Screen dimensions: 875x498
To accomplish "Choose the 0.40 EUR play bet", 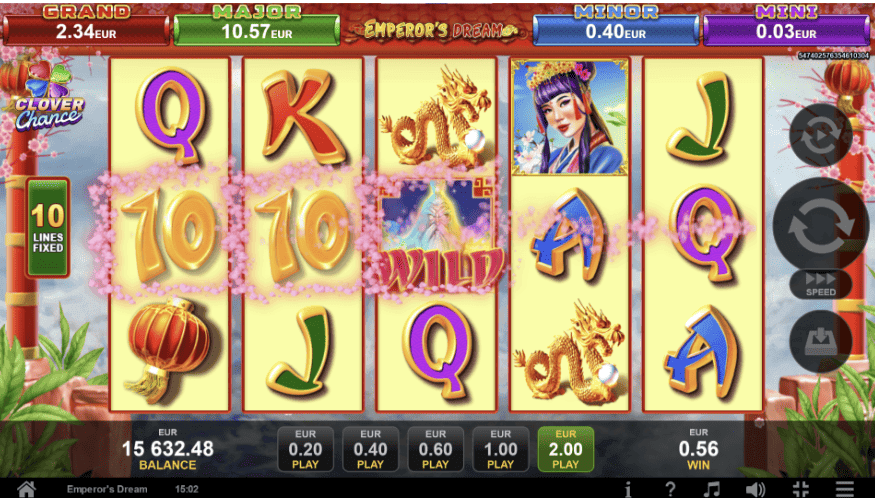I will tap(370, 449).
